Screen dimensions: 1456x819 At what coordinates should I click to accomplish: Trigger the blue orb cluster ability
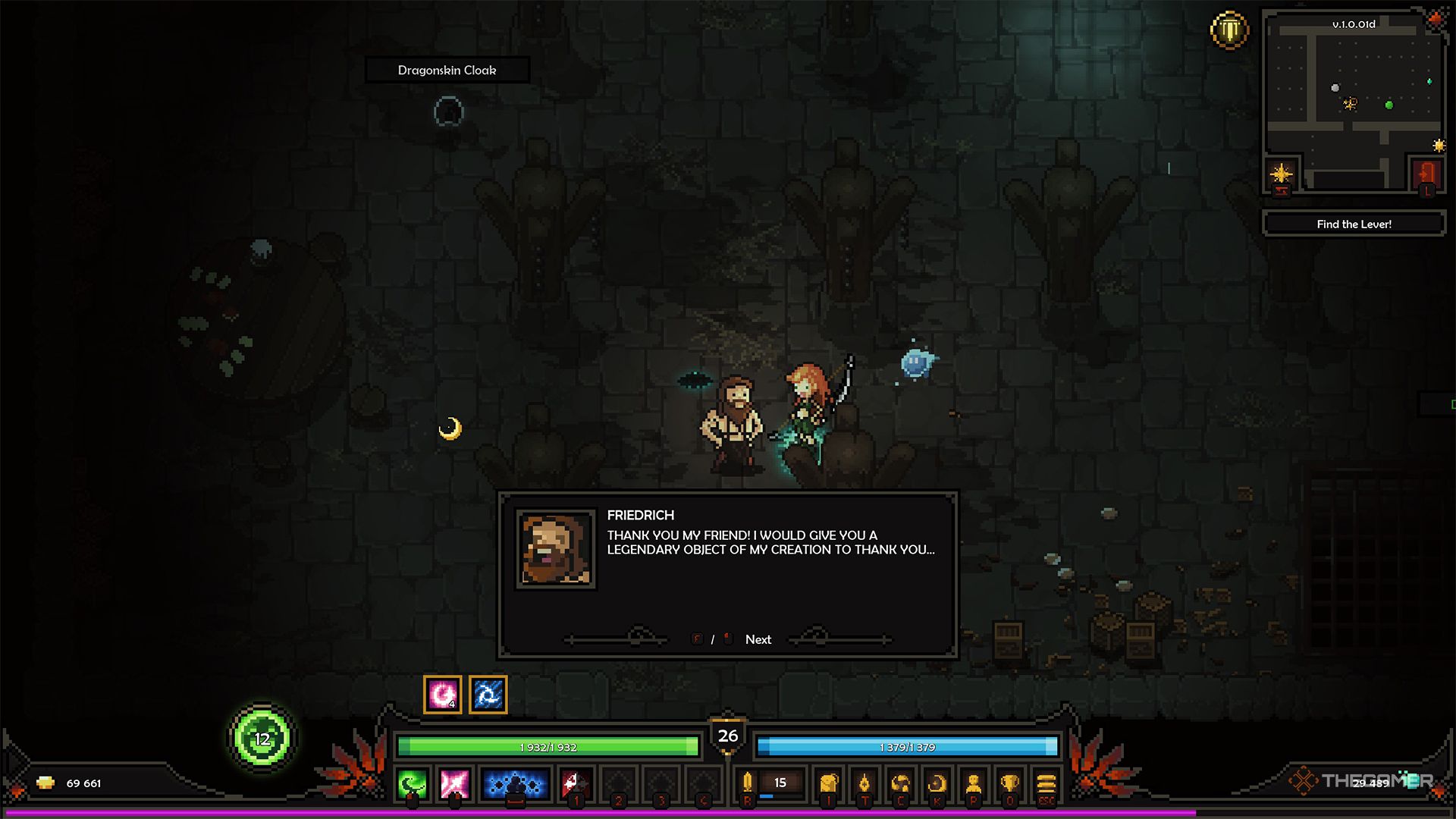(515, 784)
